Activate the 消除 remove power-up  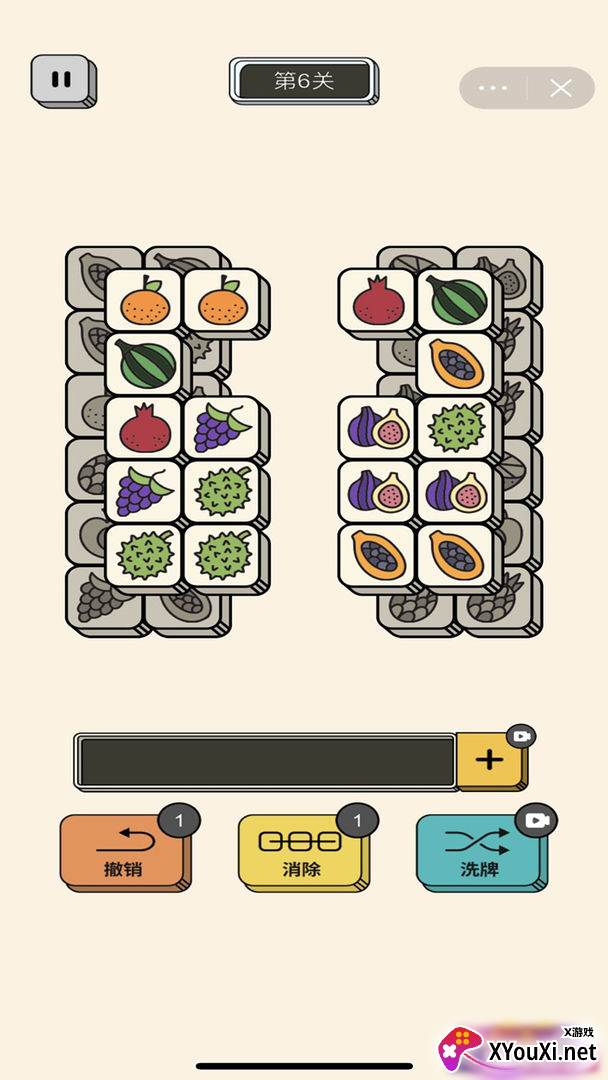[301, 851]
